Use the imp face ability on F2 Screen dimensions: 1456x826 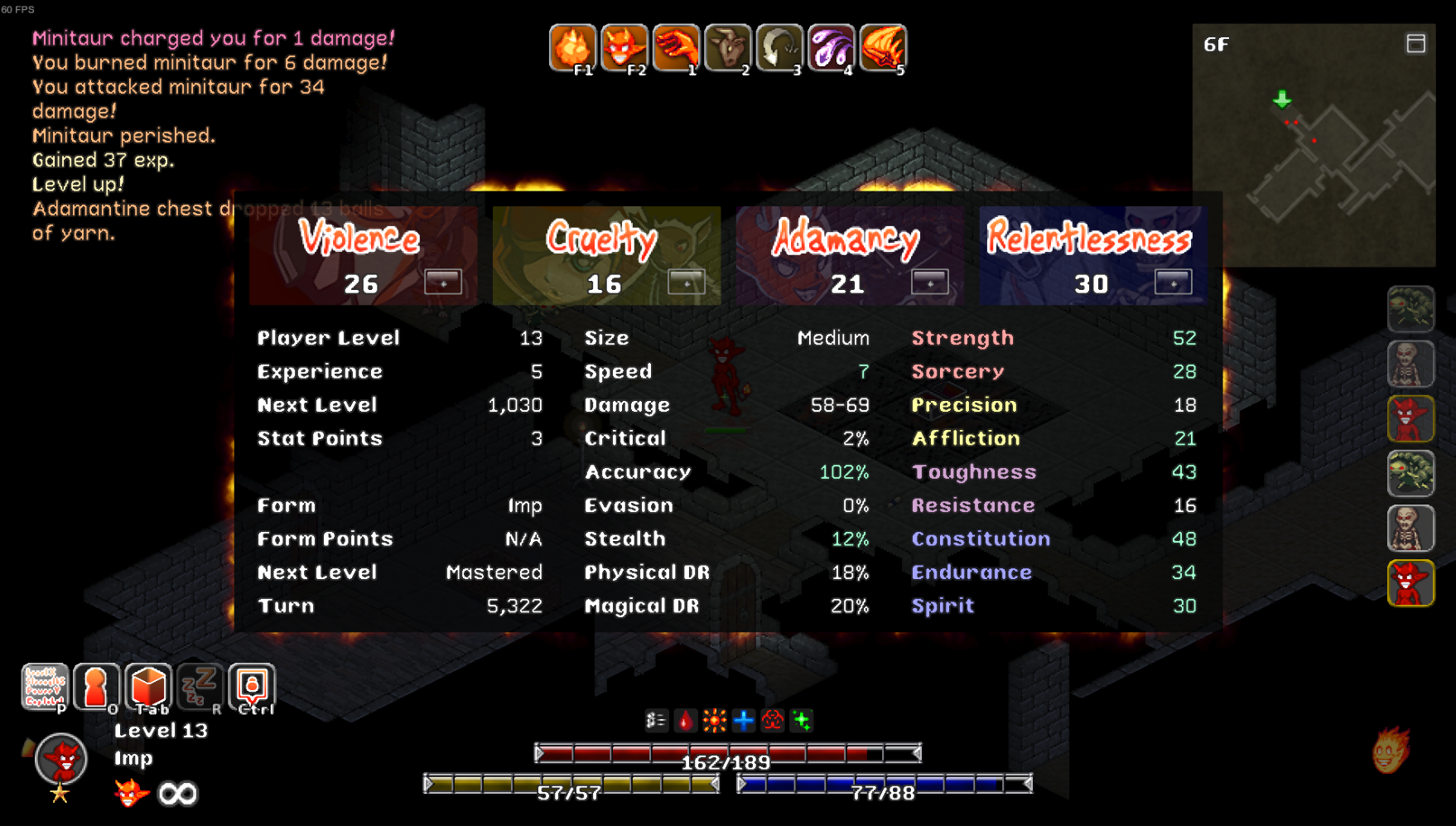(624, 48)
